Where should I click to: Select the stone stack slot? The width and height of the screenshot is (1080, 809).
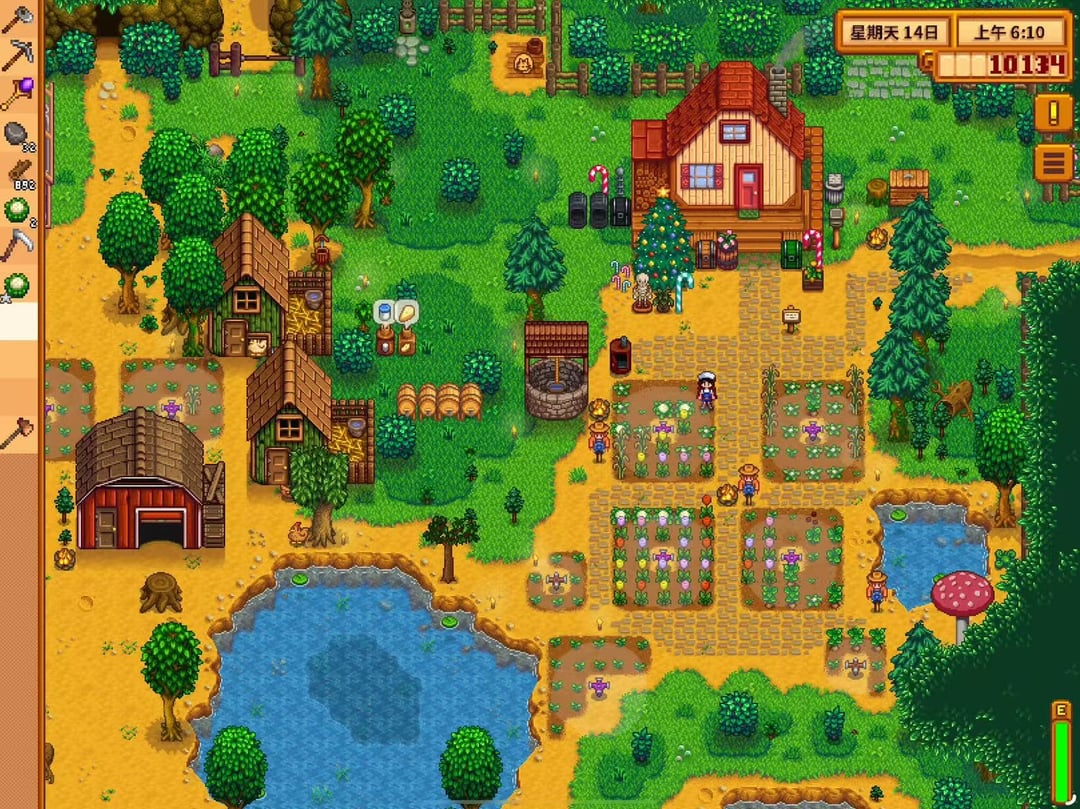pyautogui.click(x=18, y=133)
